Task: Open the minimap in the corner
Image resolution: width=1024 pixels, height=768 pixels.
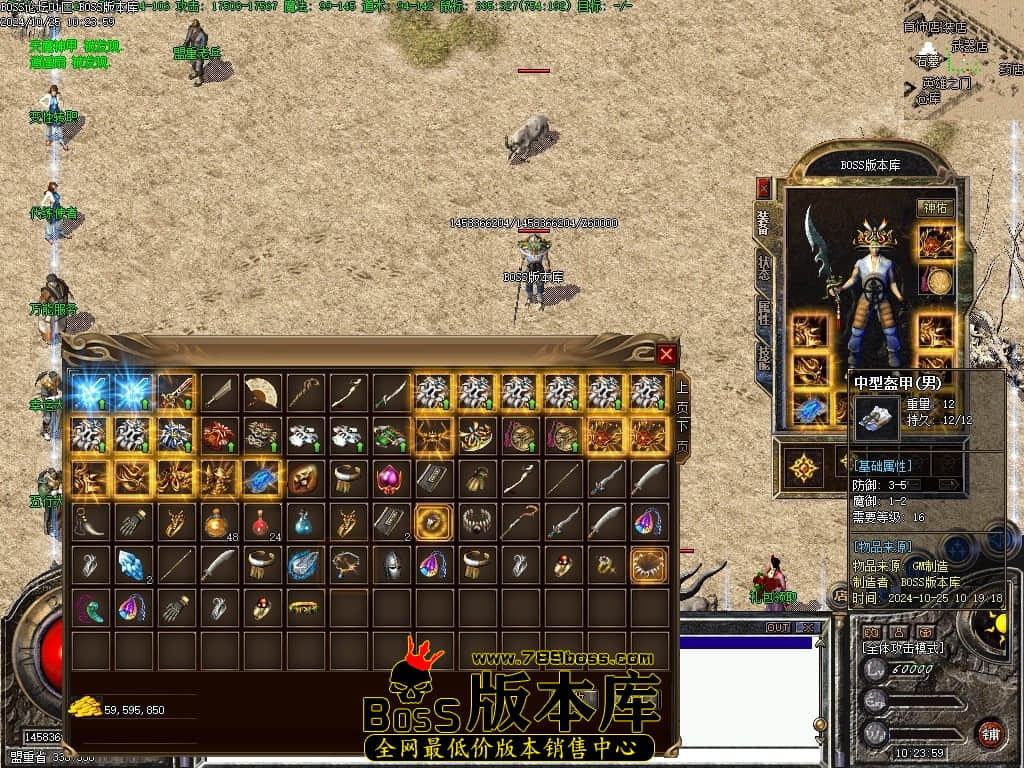Action: [964, 60]
